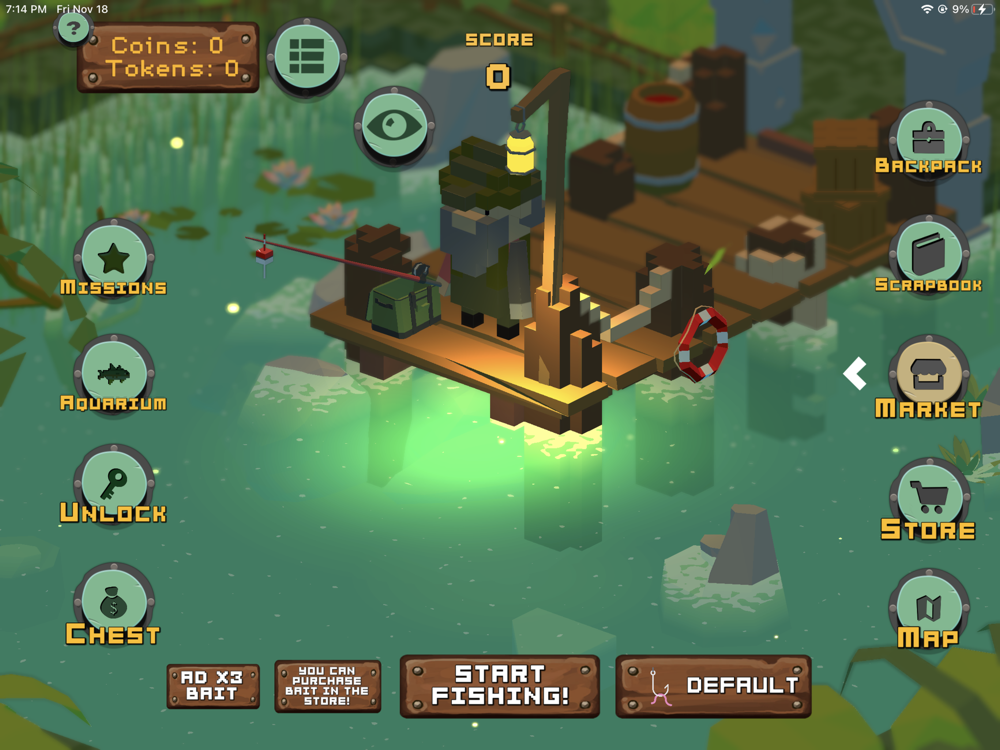This screenshot has width=1000, height=750.
Task: Select the Default bait button
Action: 713,686
